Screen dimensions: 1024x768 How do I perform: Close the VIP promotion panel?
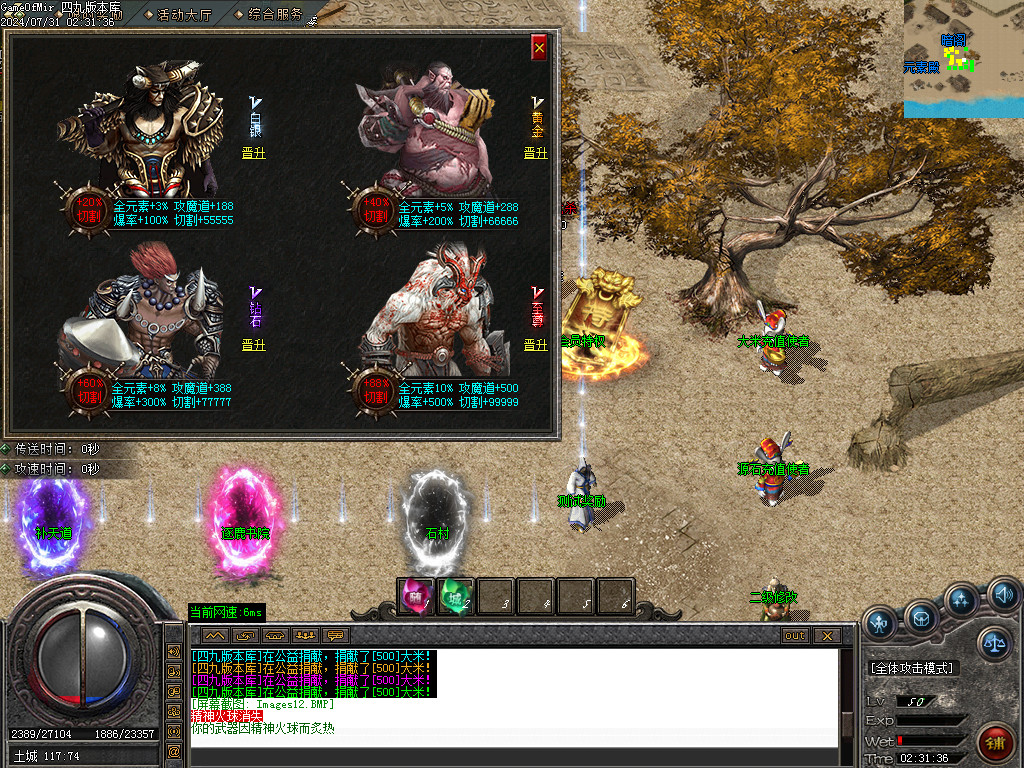(x=539, y=47)
